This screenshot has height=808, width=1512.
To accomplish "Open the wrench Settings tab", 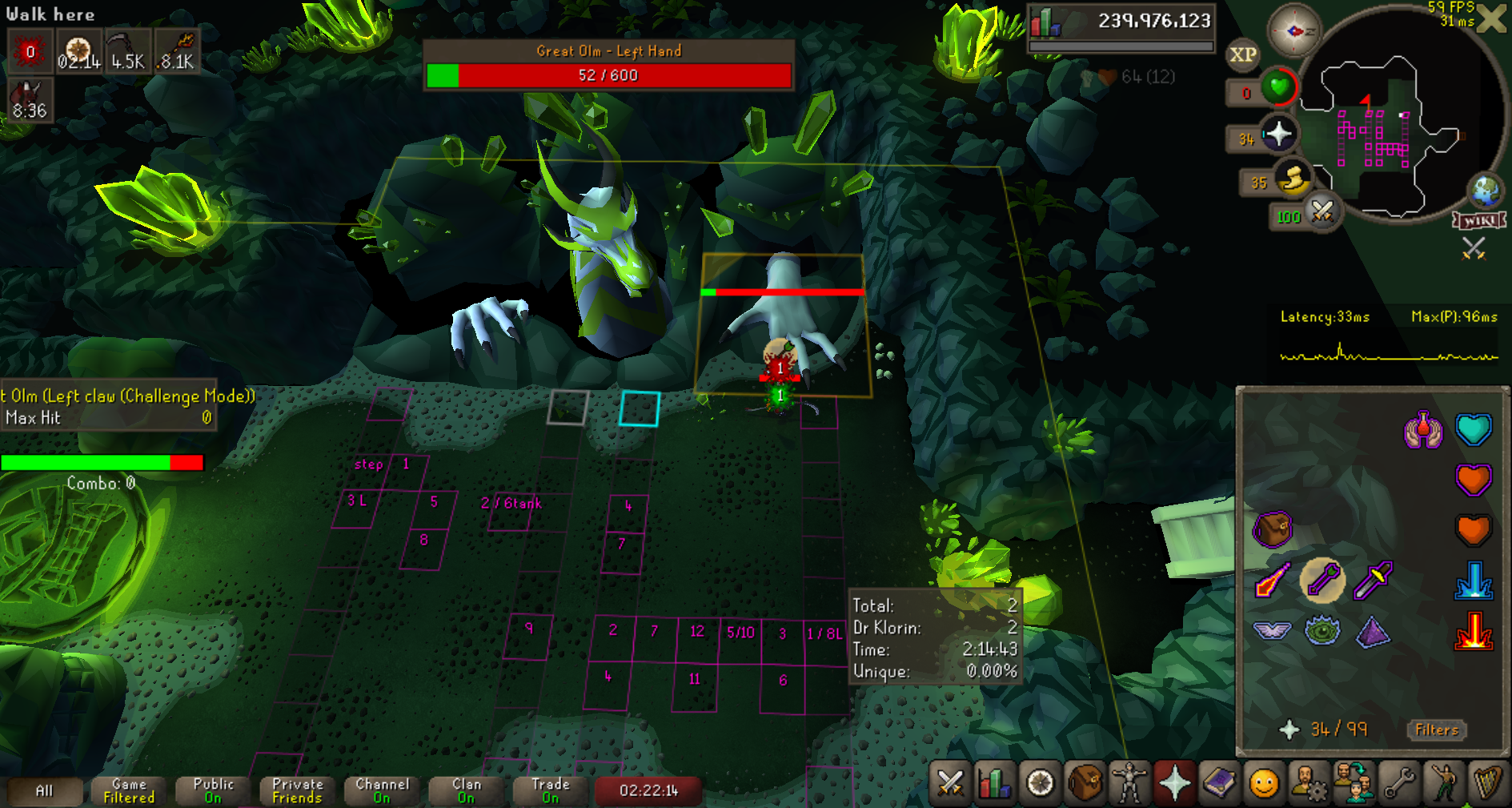I will [1399, 782].
